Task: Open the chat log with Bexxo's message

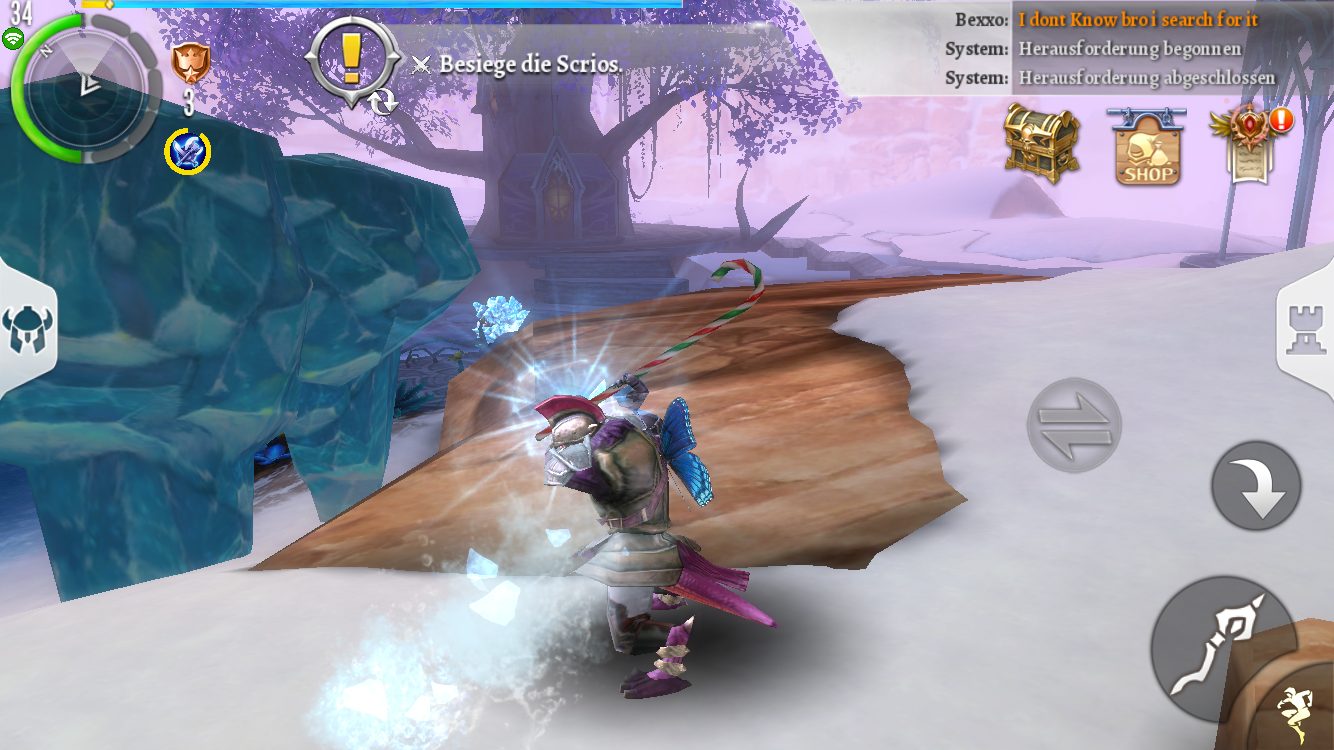Action: (1108, 48)
